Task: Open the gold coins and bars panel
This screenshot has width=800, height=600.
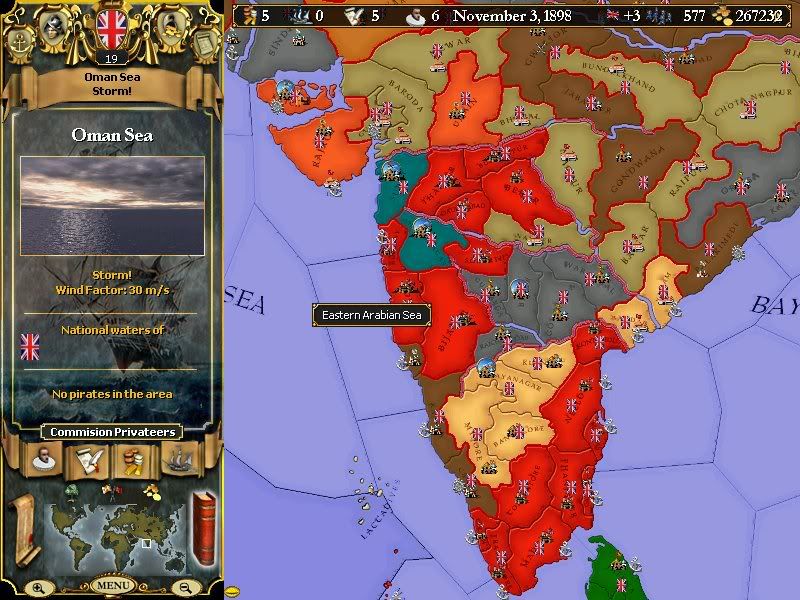Action: coord(134,459)
